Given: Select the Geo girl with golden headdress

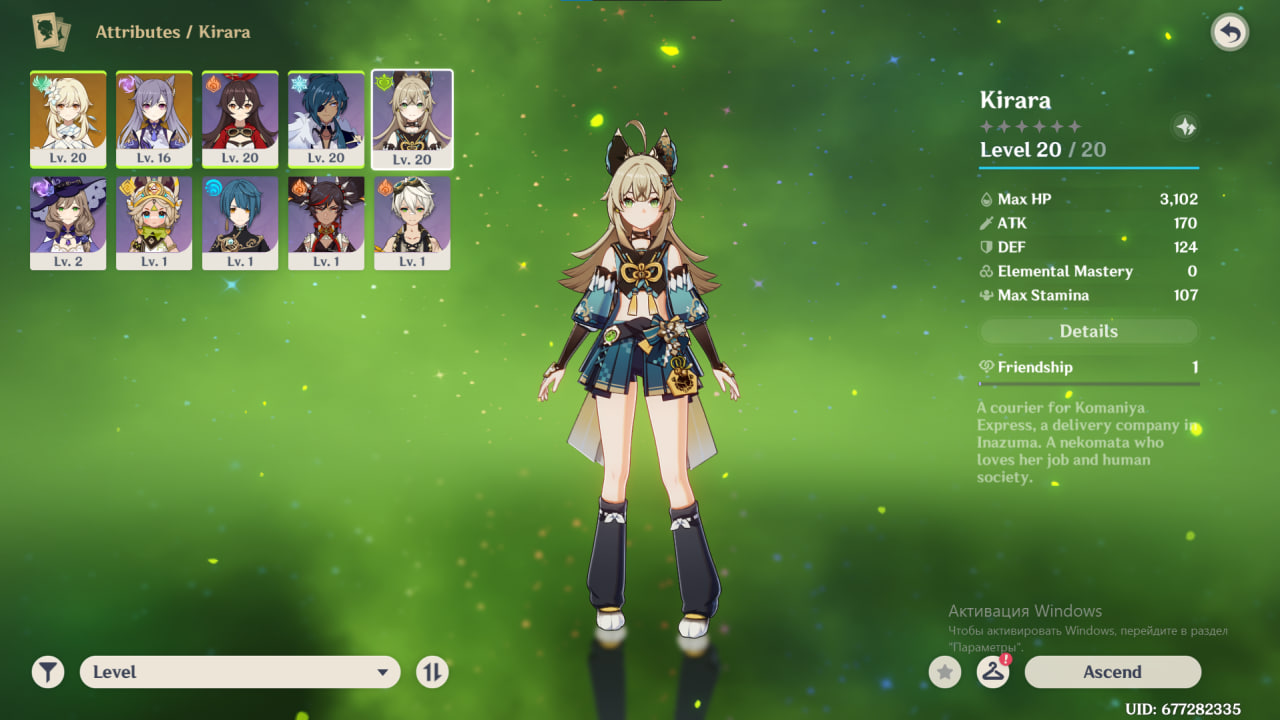Looking at the screenshot, I should click(x=154, y=223).
